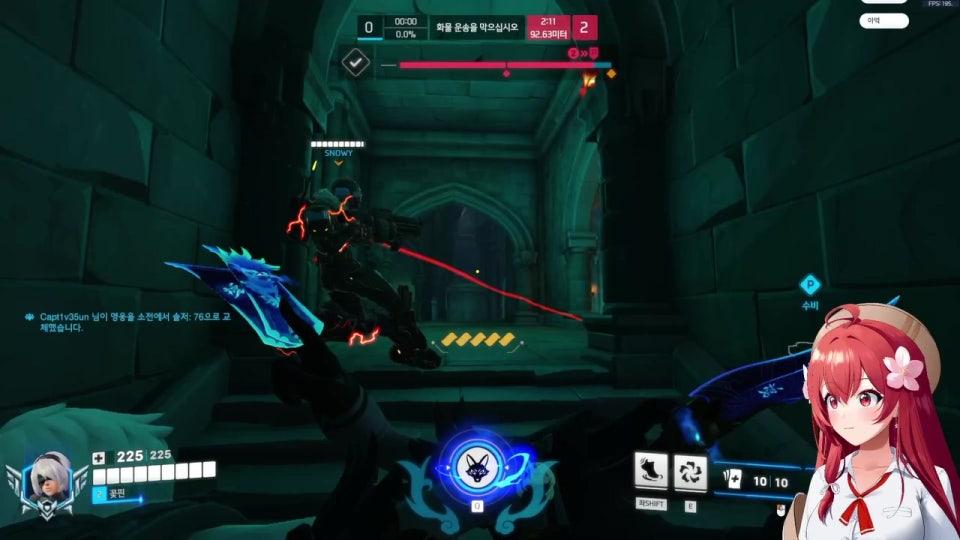960x540 pixels.
Task: Click the blue P defense marker icon
Action: pyautogui.click(x=810, y=285)
